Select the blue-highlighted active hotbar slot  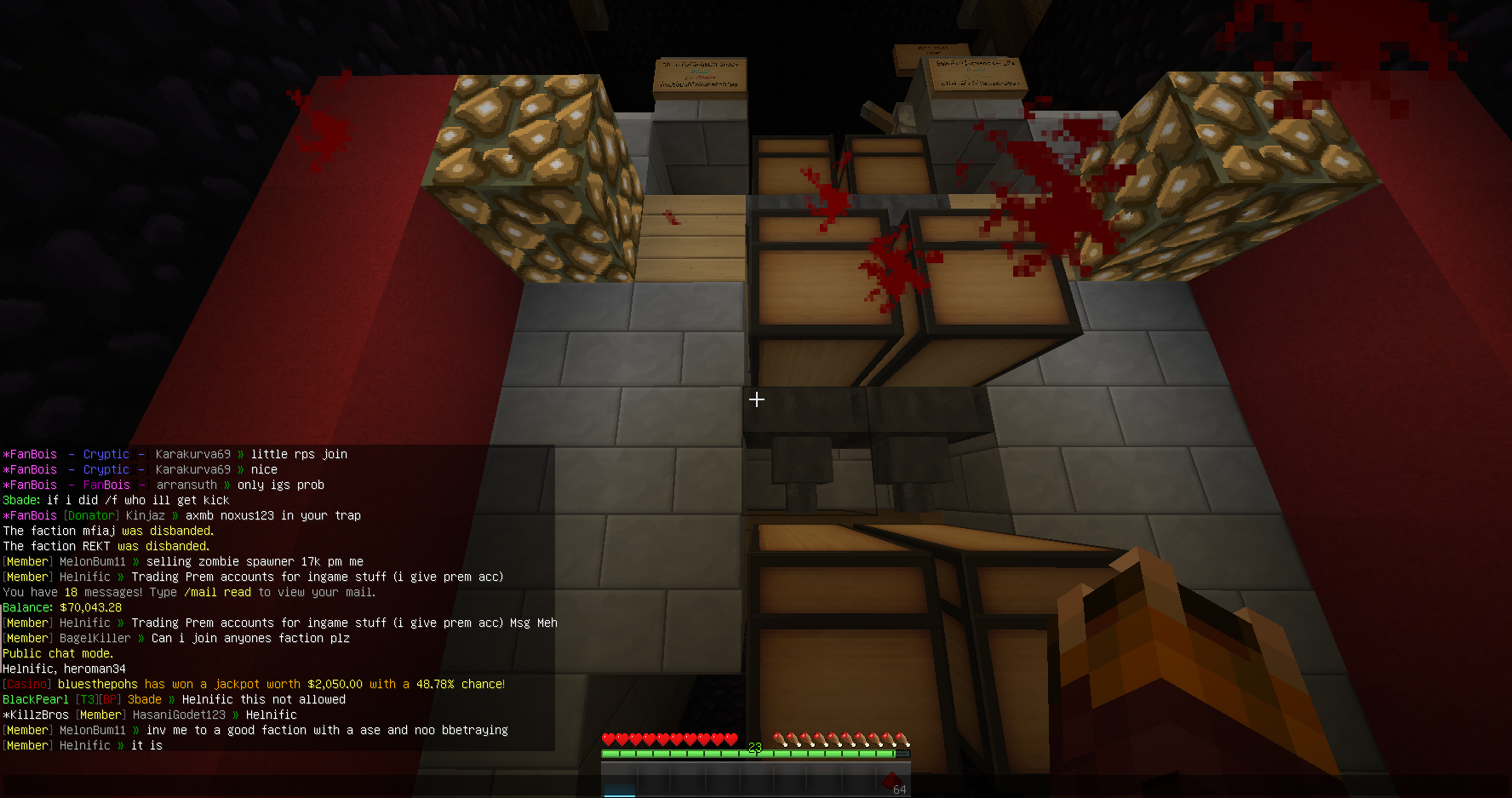[620, 782]
